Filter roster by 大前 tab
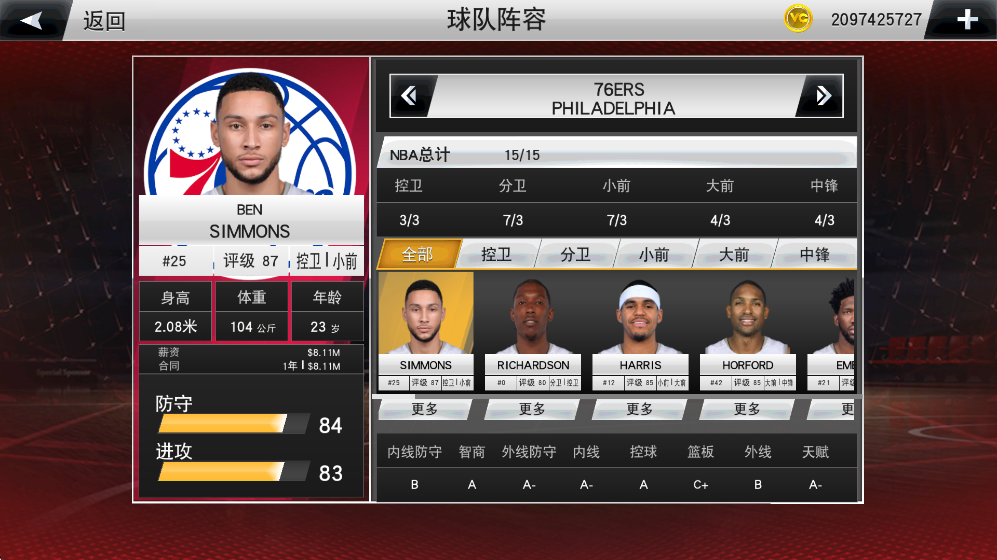Screen dimensions: 997x560 [734, 254]
